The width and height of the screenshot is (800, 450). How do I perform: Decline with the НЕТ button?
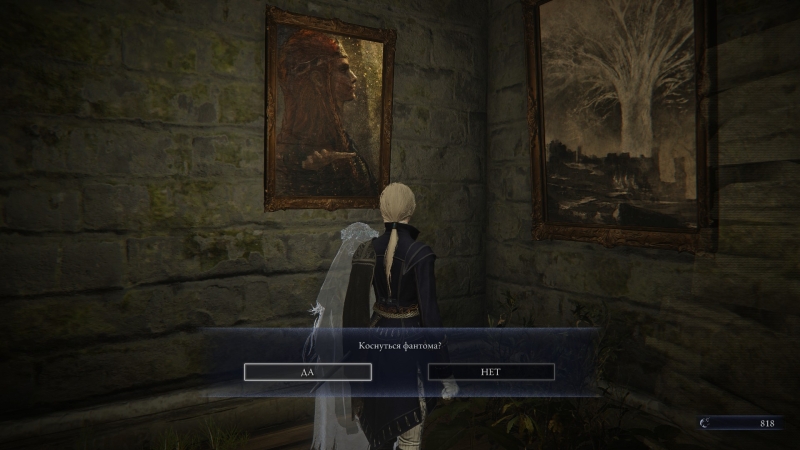pos(491,372)
